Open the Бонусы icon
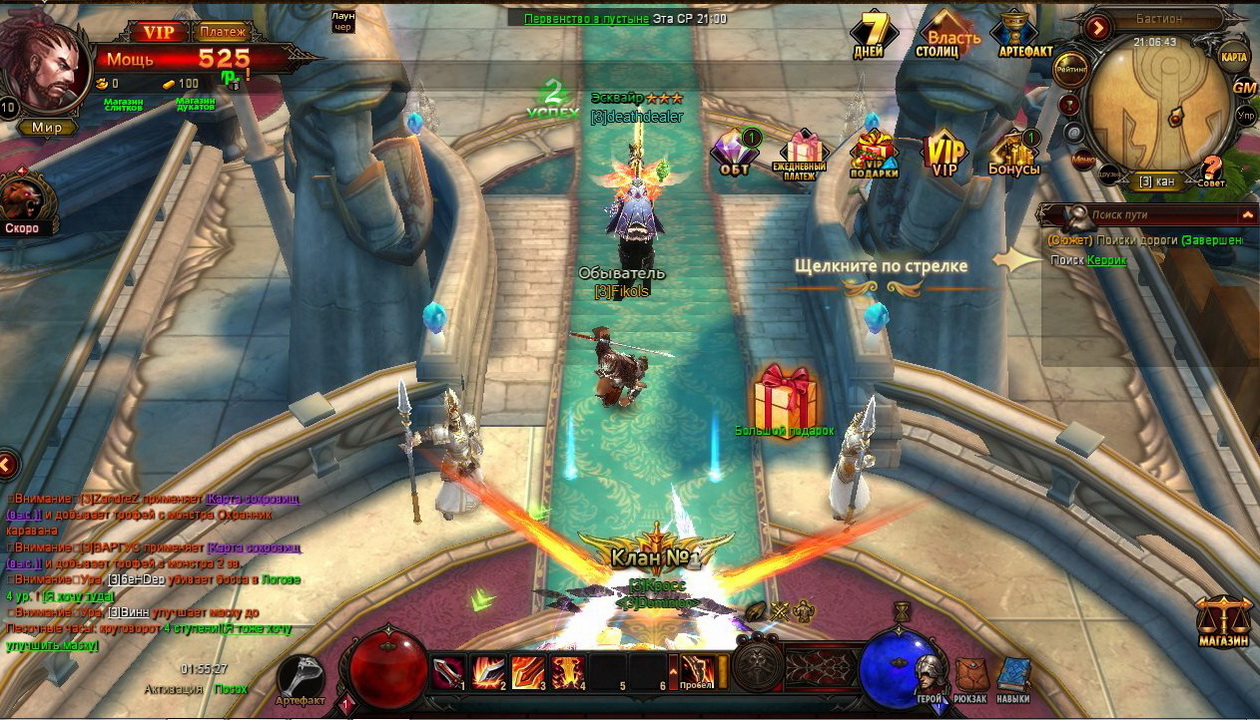Screen dimensions: 1260x720 (x=1014, y=153)
